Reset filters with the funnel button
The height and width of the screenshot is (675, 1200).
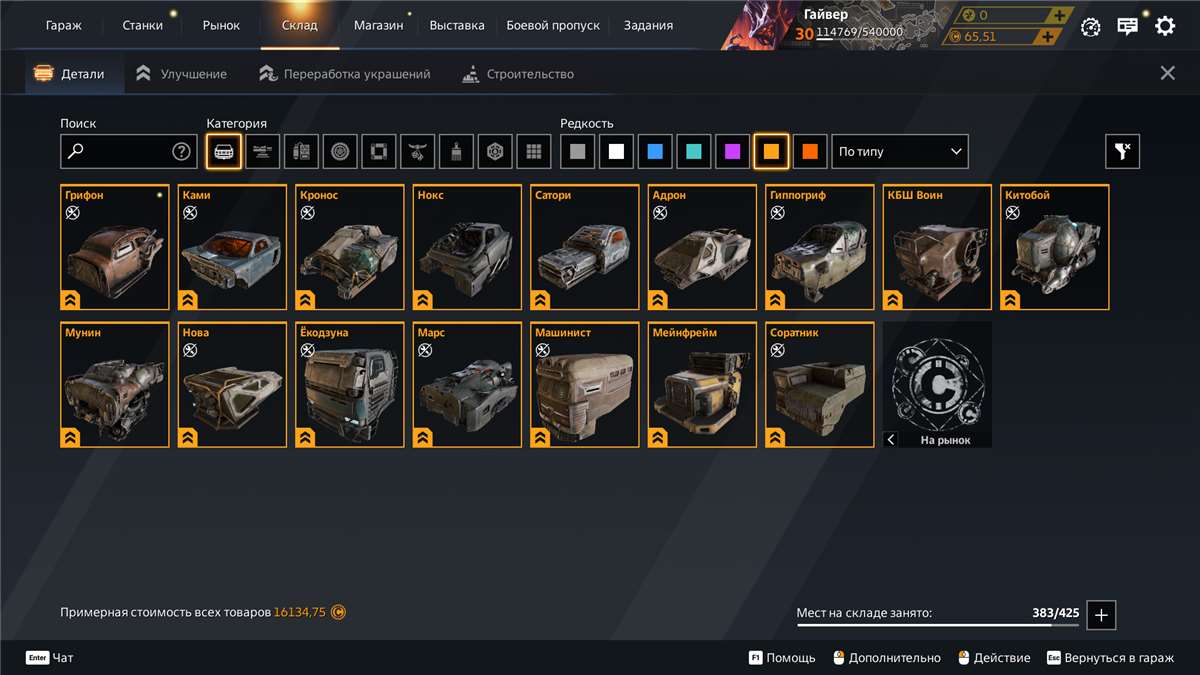point(1122,152)
